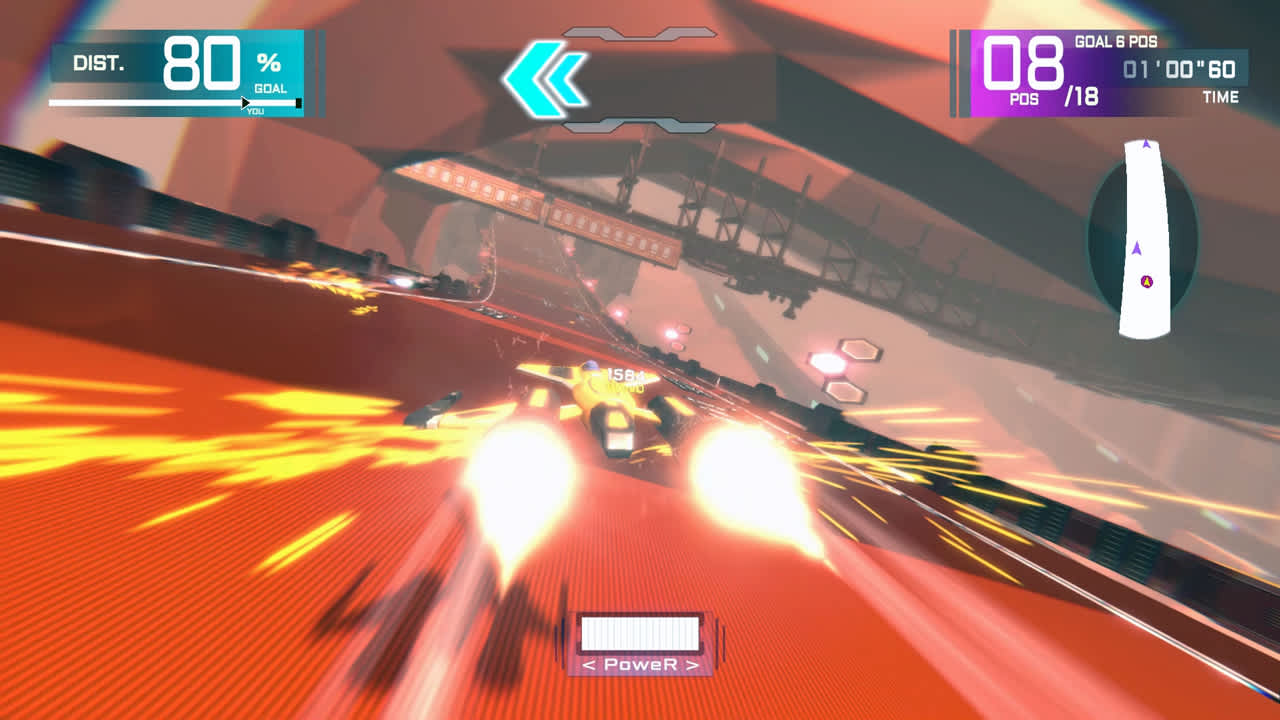Collapse the minimap track overview
The image size is (1280, 720).
pyautogui.click(x=1143, y=240)
